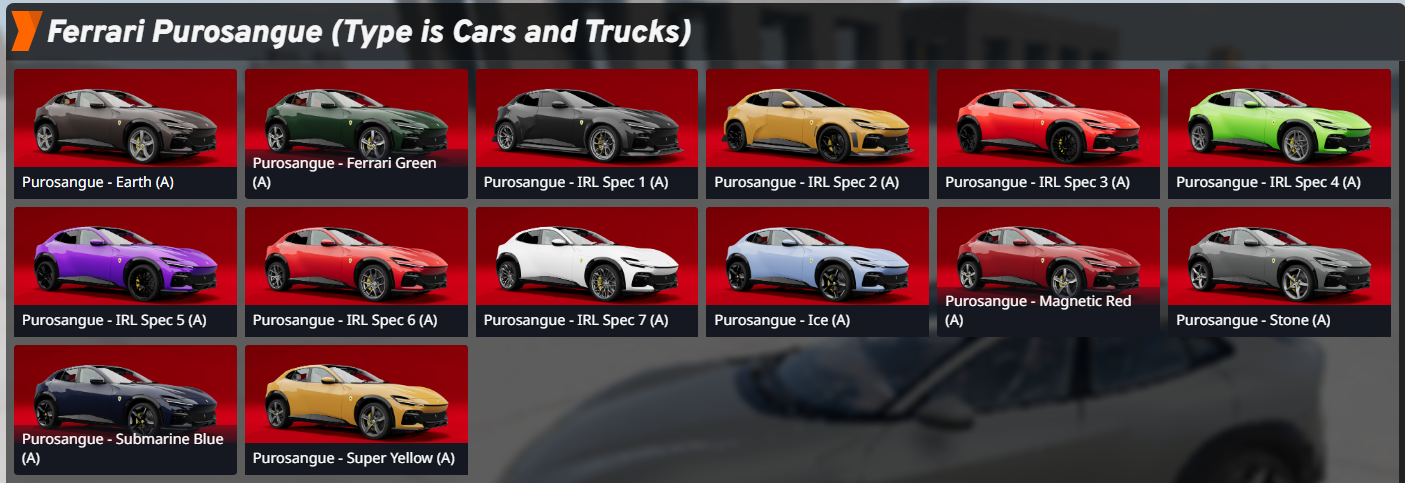Select the Purosangue Ice configuration
Viewport: 1405px width, 483px height.
click(x=818, y=270)
